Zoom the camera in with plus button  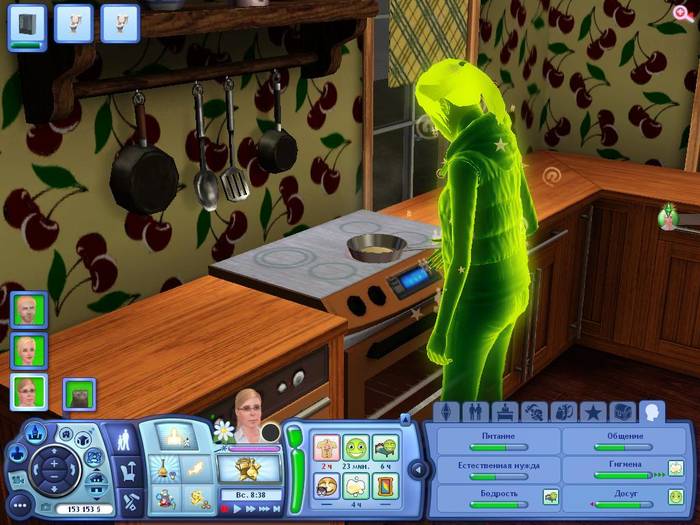tap(52, 465)
